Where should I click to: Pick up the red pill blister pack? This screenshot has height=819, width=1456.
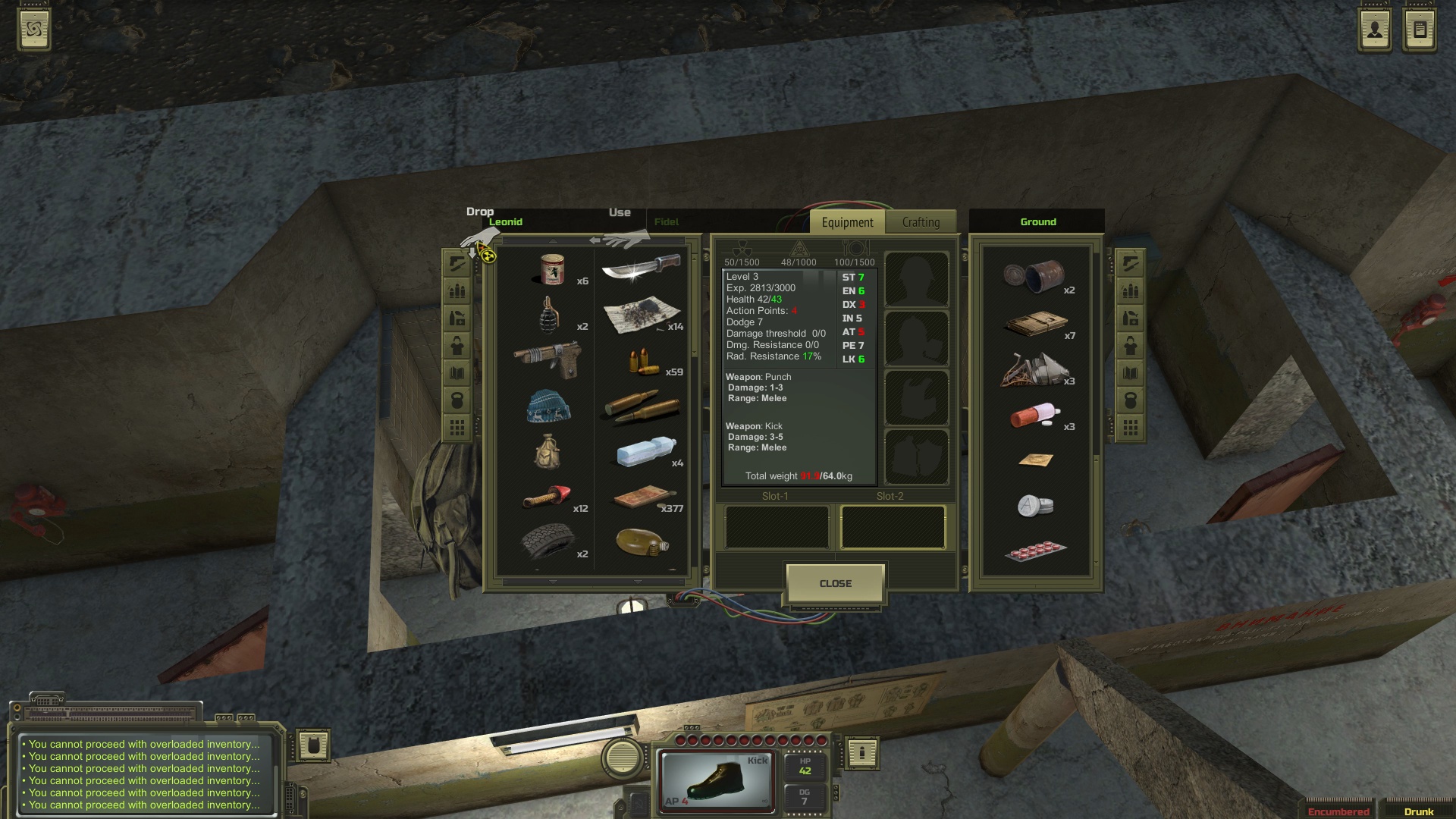pos(1034,550)
